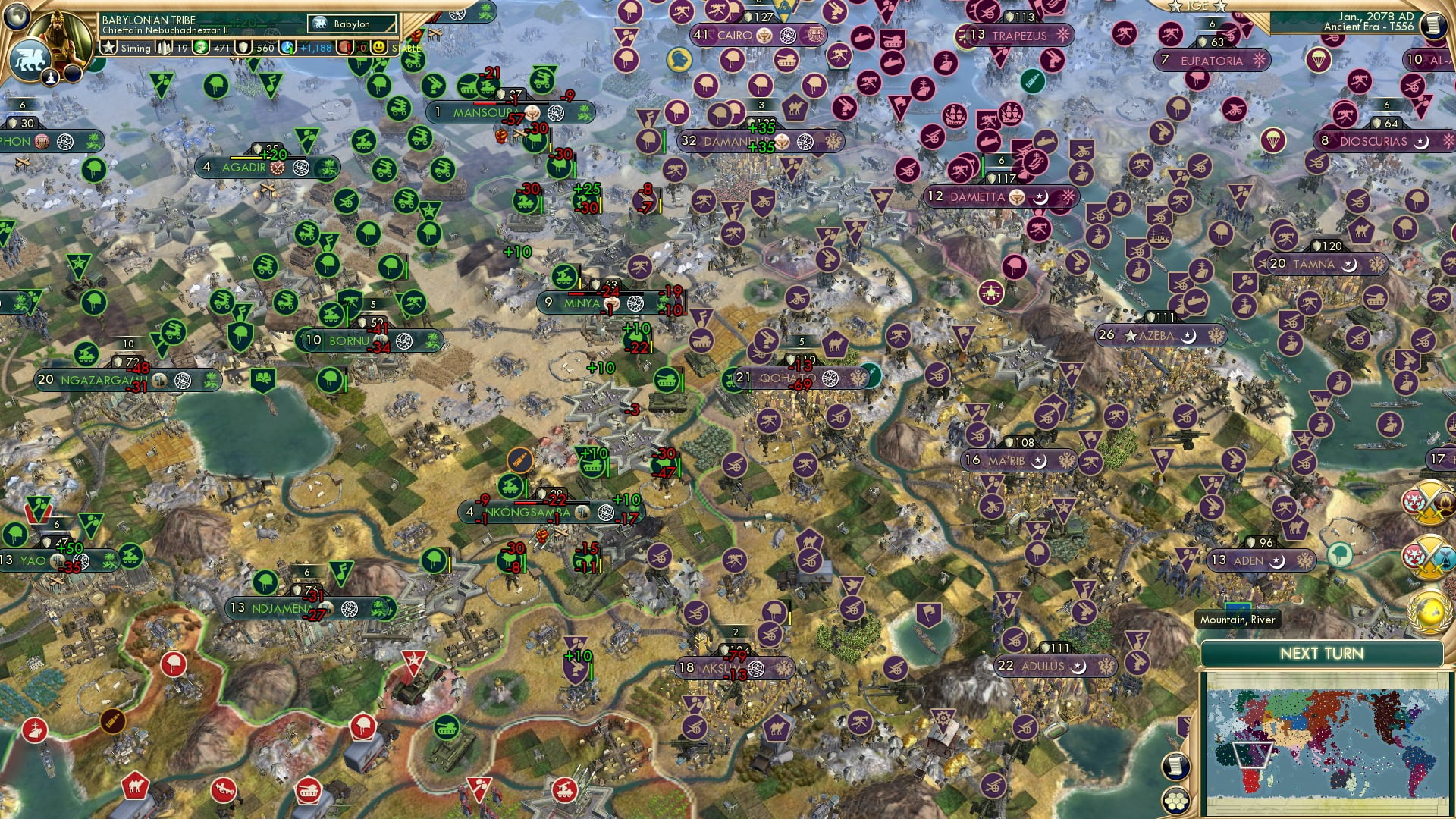Click the smiley STABLE happiness indicator
Viewport: 1456px width, 819px height.
(x=379, y=47)
